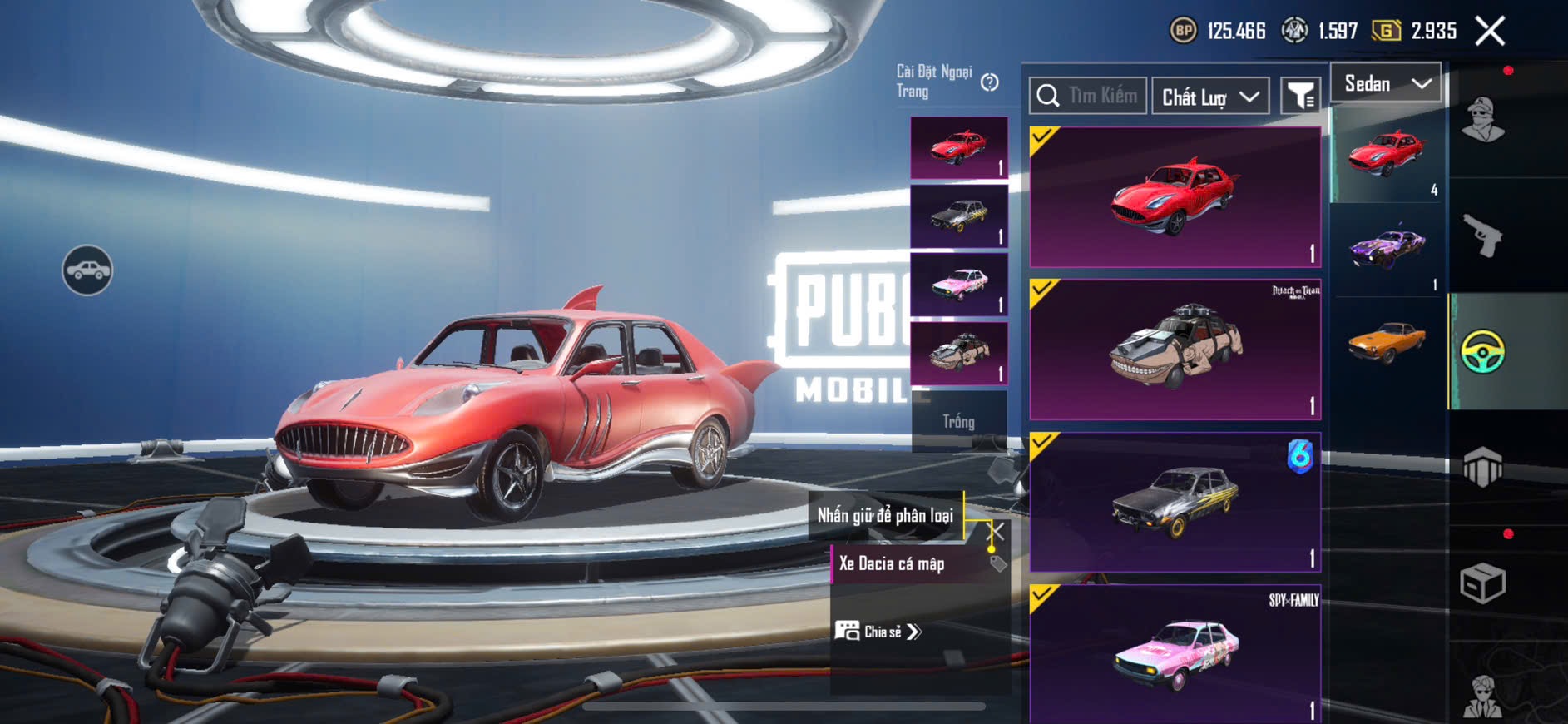Image resolution: width=1568 pixels, height=724 pixels.
Task: Select the black and yellow Dacia skin
Action: [1175, 502]
